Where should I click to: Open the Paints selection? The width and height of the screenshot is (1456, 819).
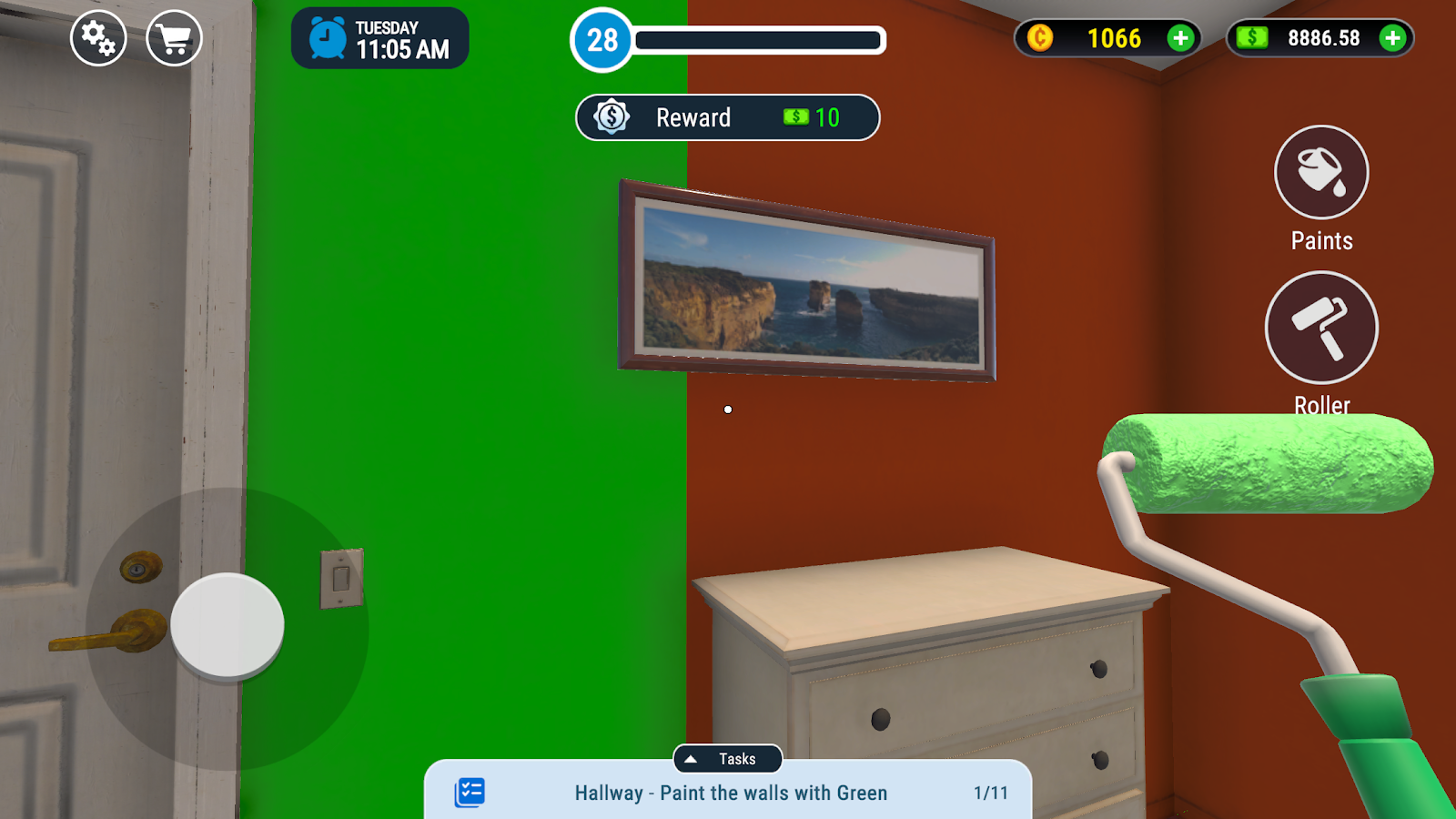1321,173
